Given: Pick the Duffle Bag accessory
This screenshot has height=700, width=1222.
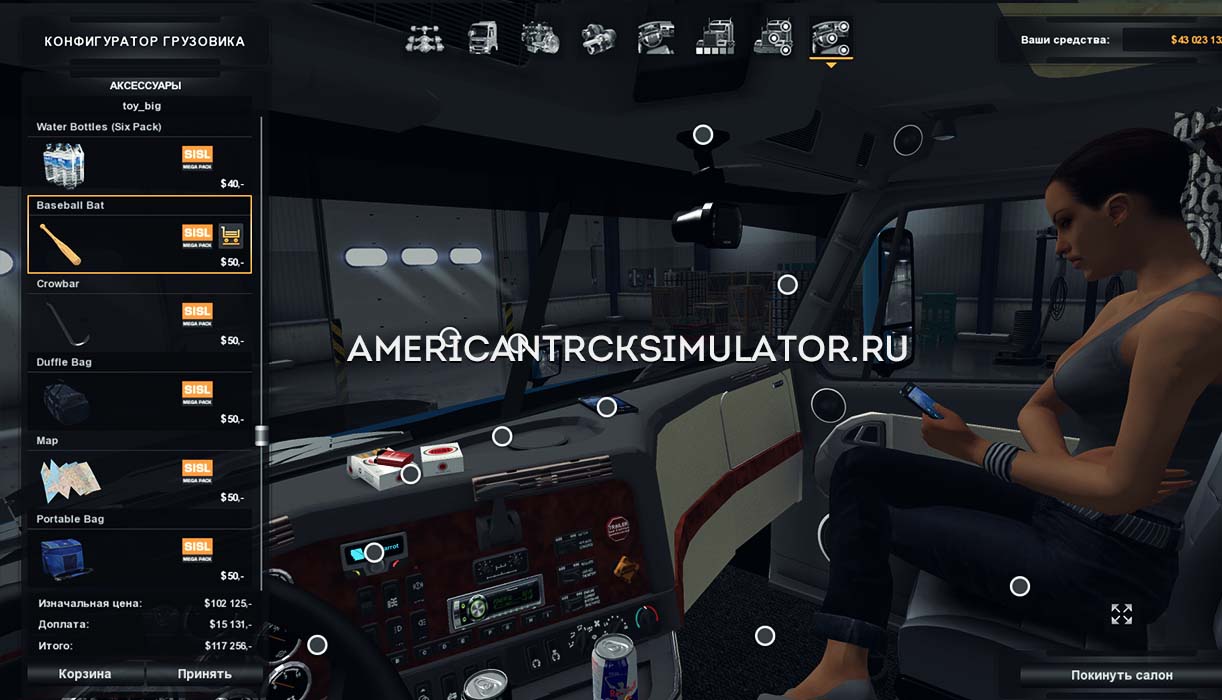Looking at the screenshot, I should tap(139, 393).
